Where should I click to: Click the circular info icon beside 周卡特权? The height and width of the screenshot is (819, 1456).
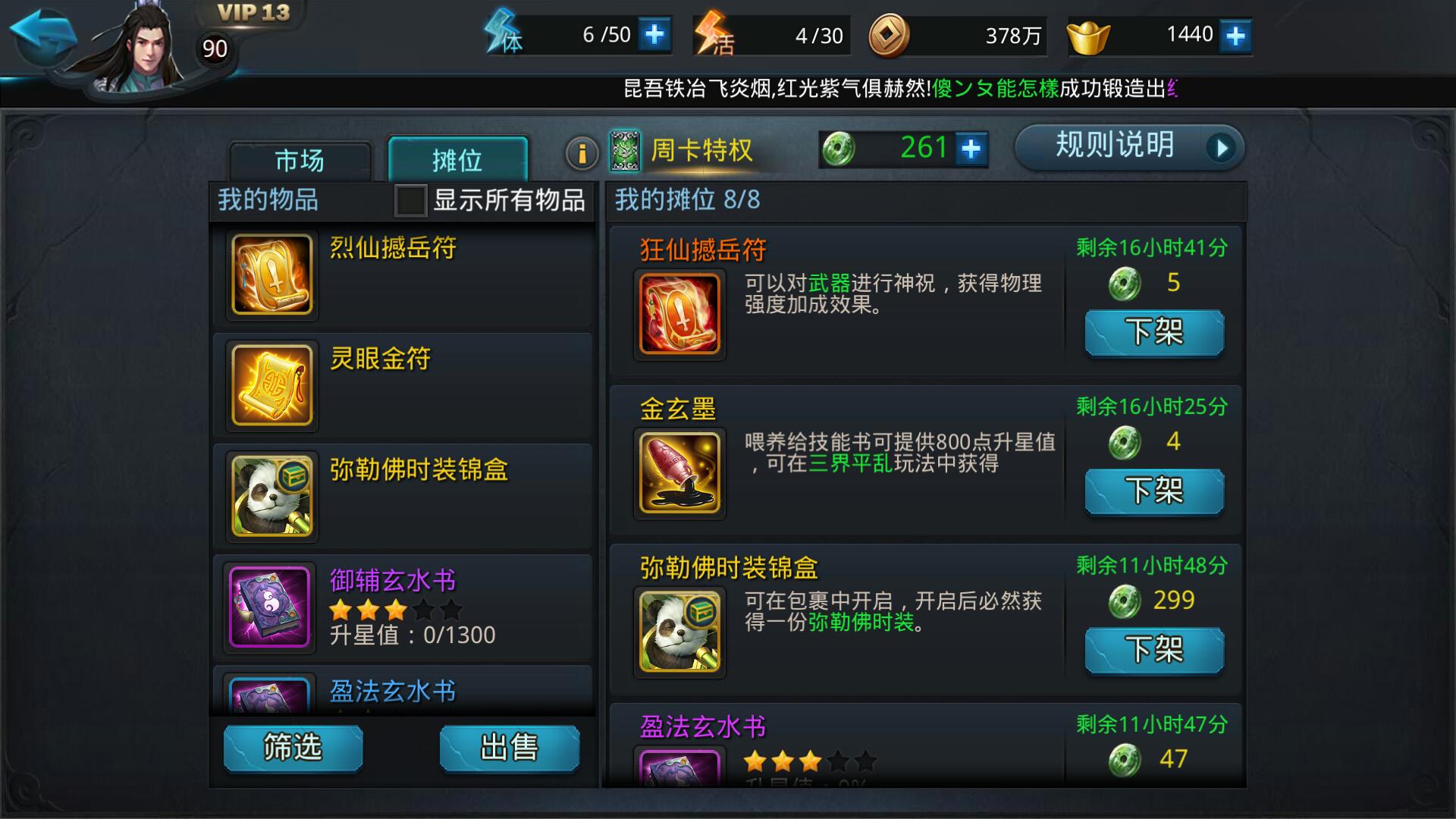click(x=582, y=150)
